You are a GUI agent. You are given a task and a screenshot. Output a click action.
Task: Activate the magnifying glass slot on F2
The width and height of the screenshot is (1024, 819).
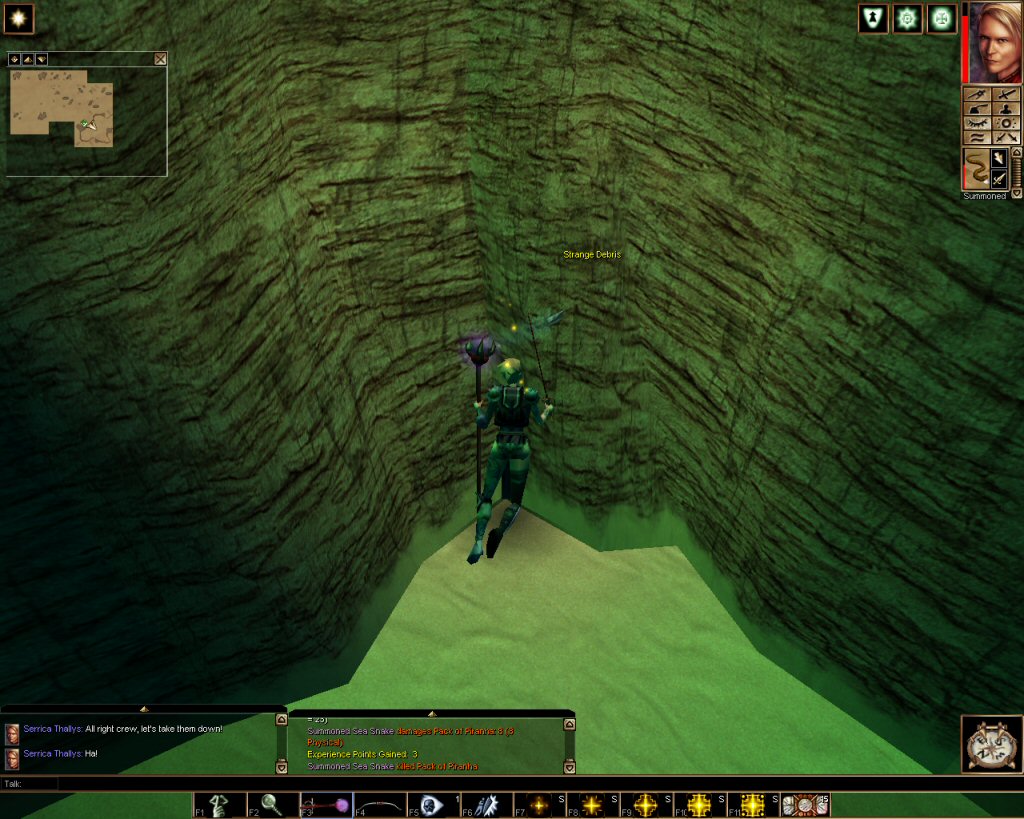(272, 805)
